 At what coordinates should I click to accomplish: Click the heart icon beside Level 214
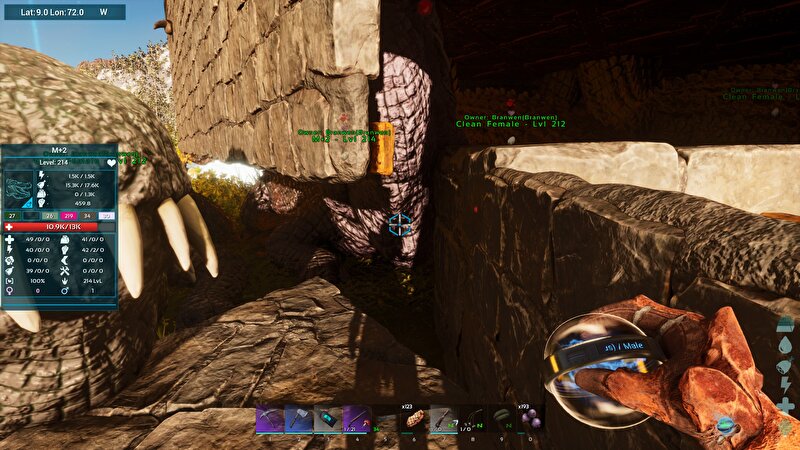point(110,161)
